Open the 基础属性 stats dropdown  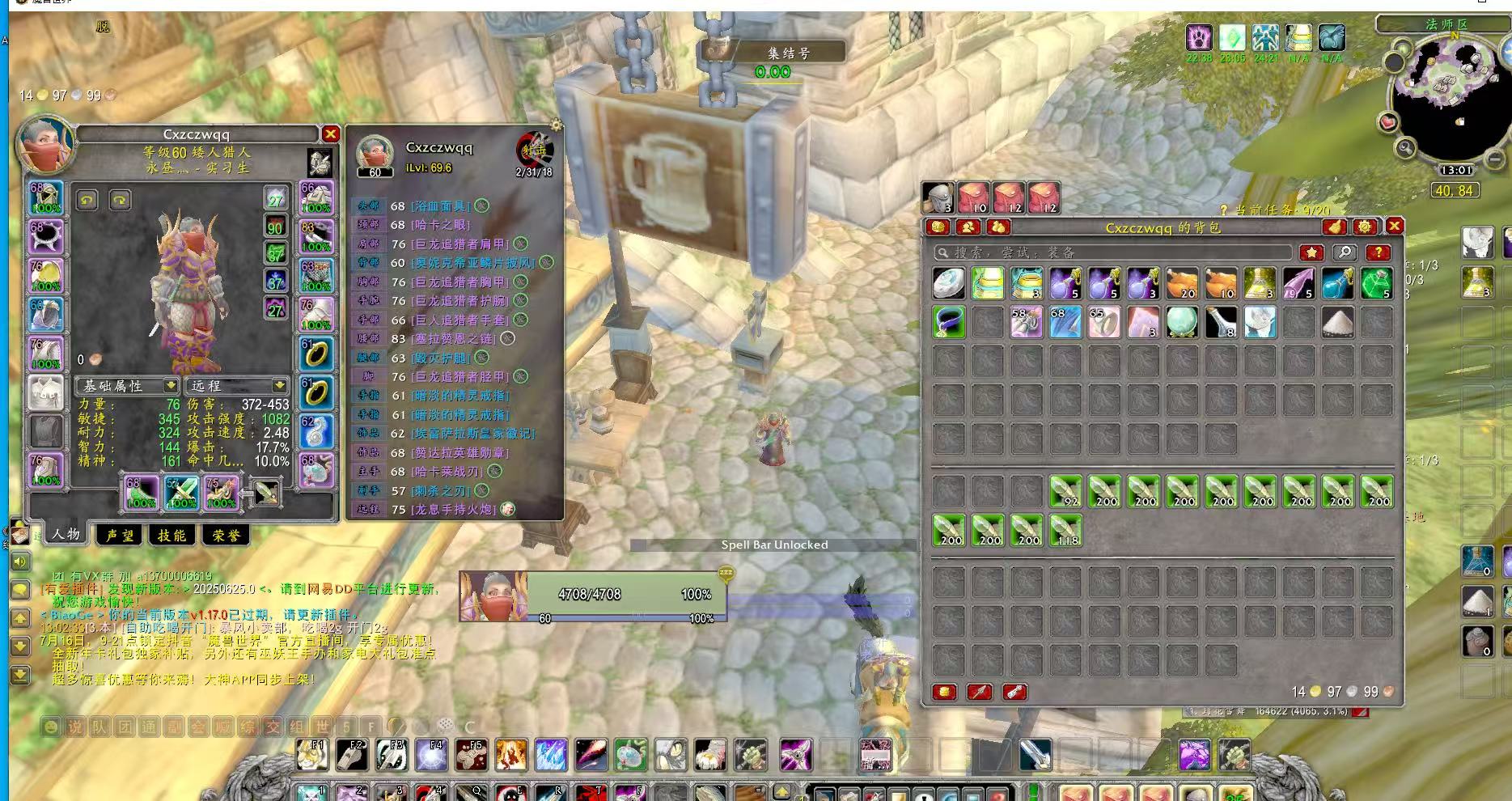coord(127,386)
